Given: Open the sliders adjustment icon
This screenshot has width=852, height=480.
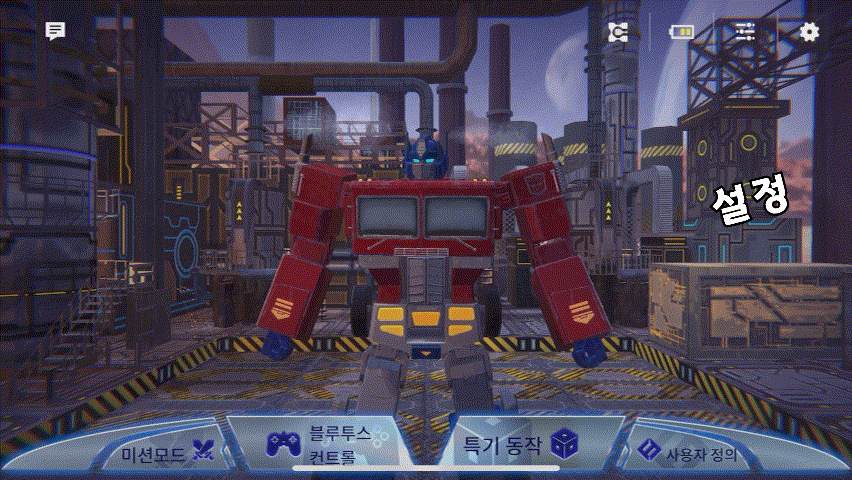Looking at the screenshot, I should [x=745, y=31].
